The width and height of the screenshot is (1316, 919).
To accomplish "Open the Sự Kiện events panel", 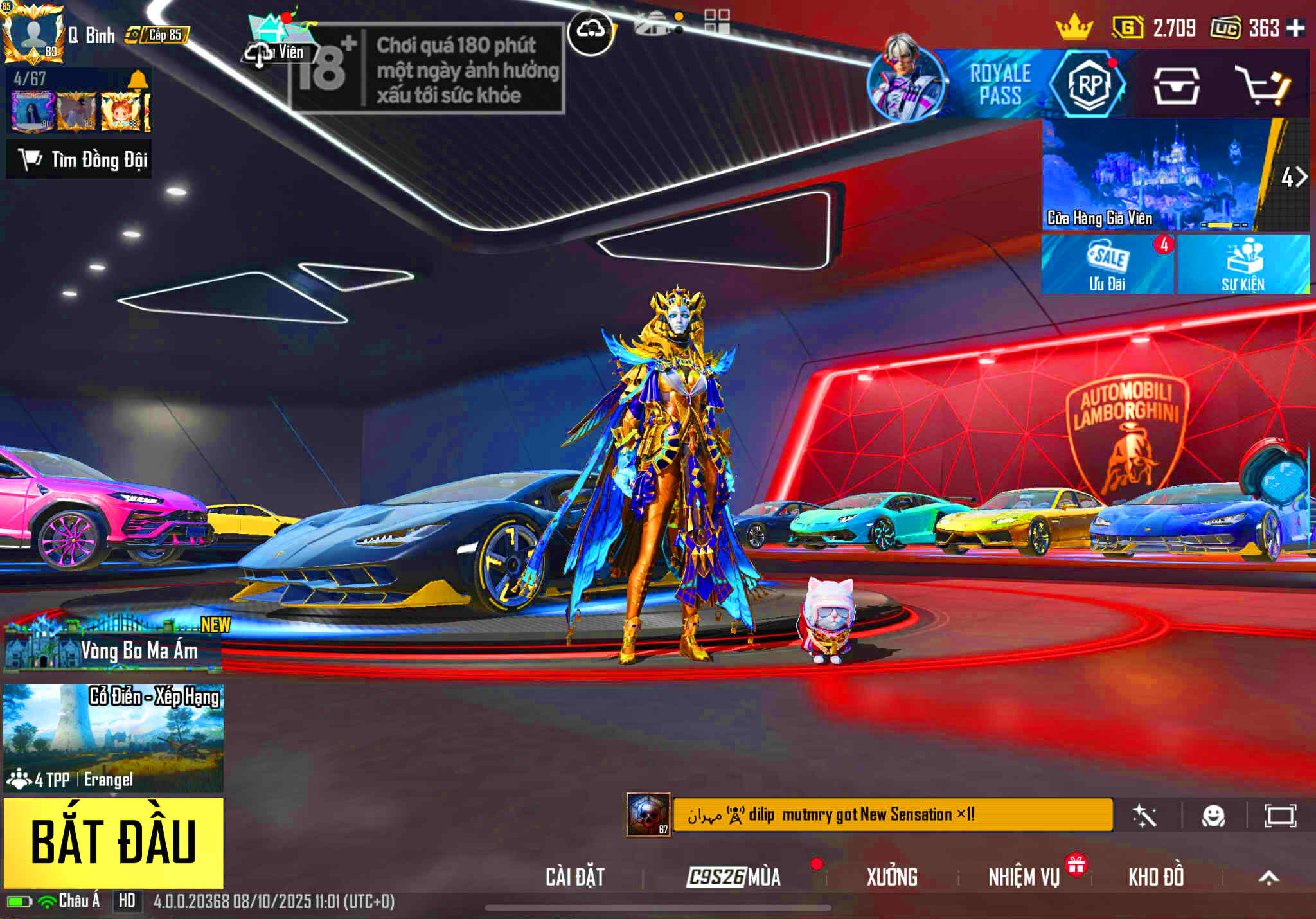I will (1243, 265).
